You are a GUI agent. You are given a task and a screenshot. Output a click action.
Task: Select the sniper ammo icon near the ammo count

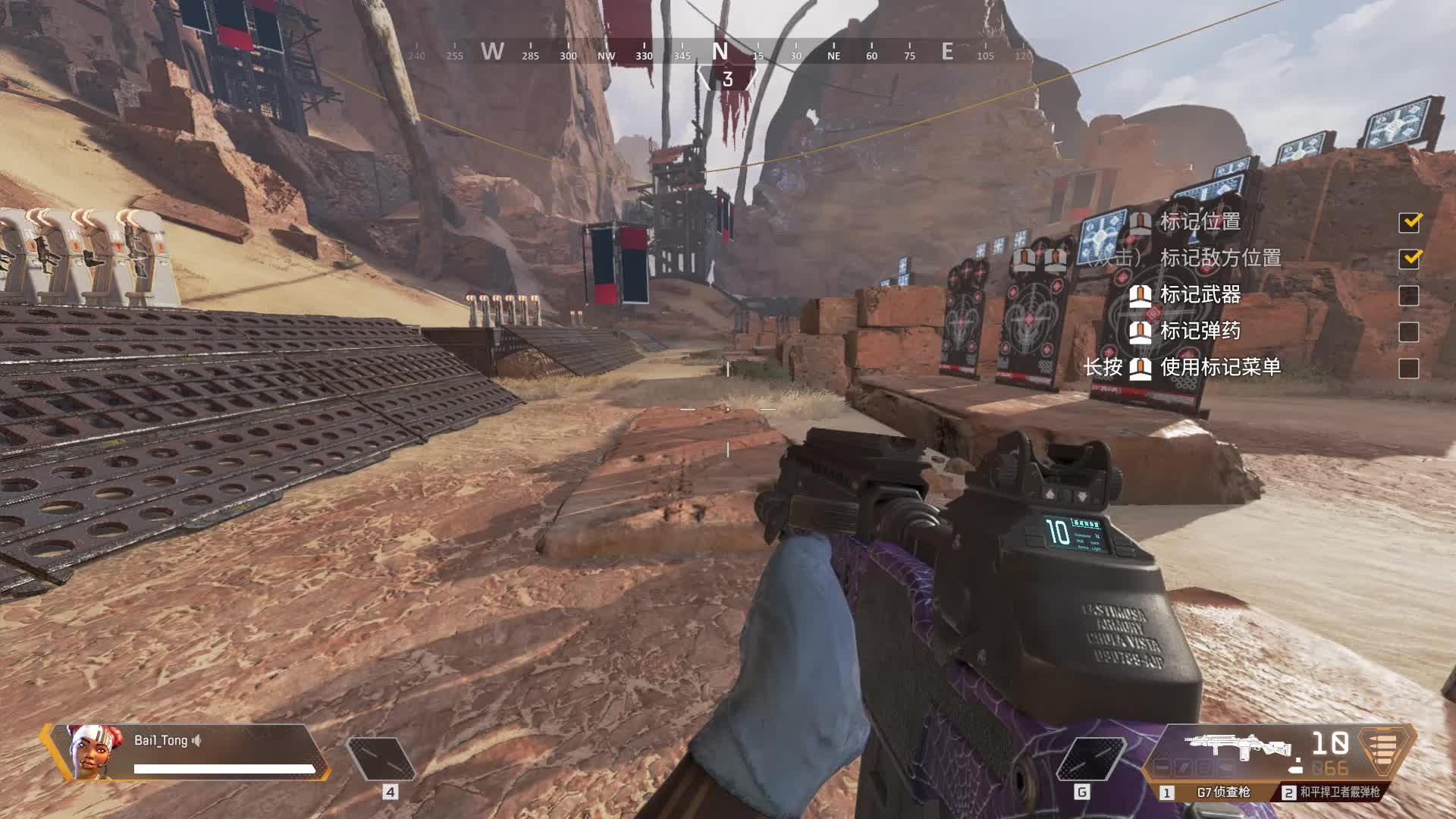1295,767
